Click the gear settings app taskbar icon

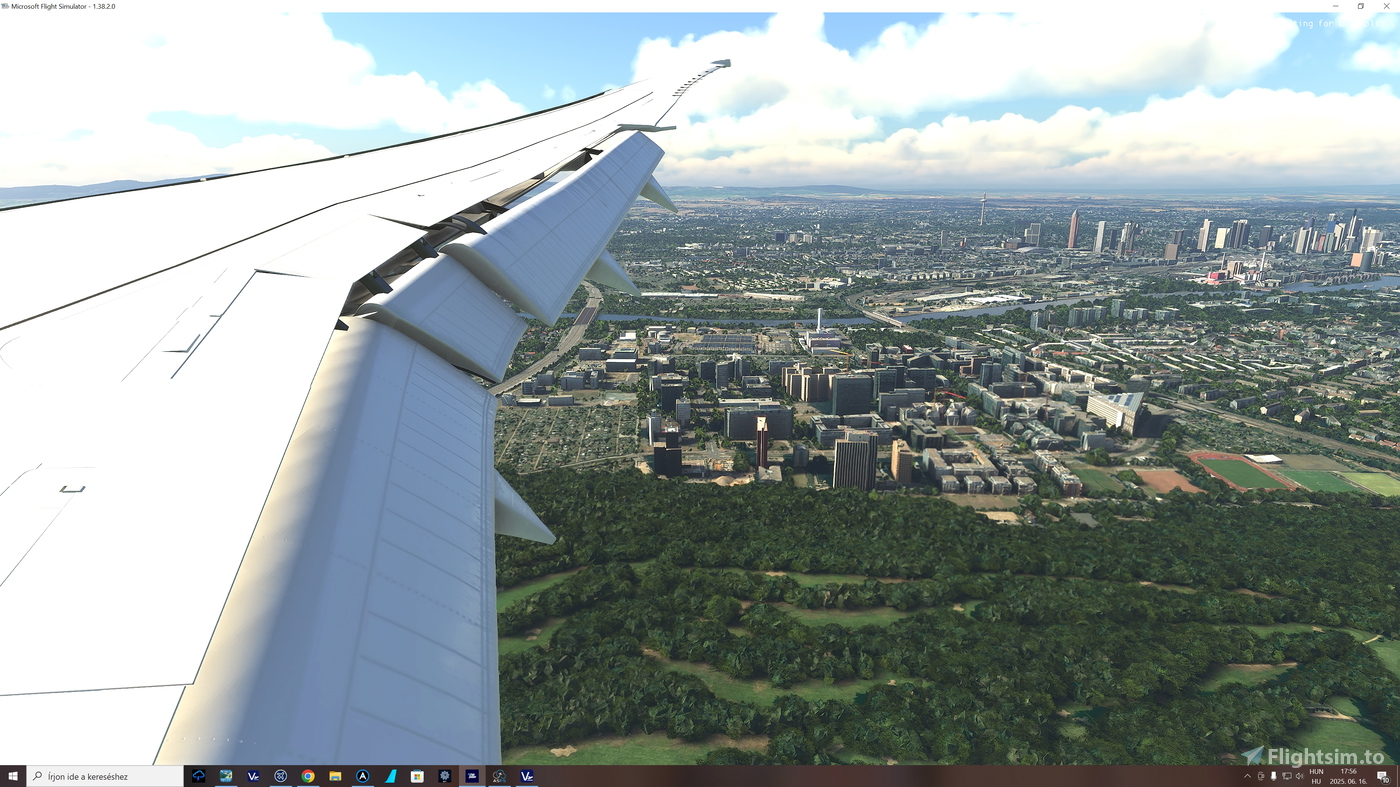446,774
